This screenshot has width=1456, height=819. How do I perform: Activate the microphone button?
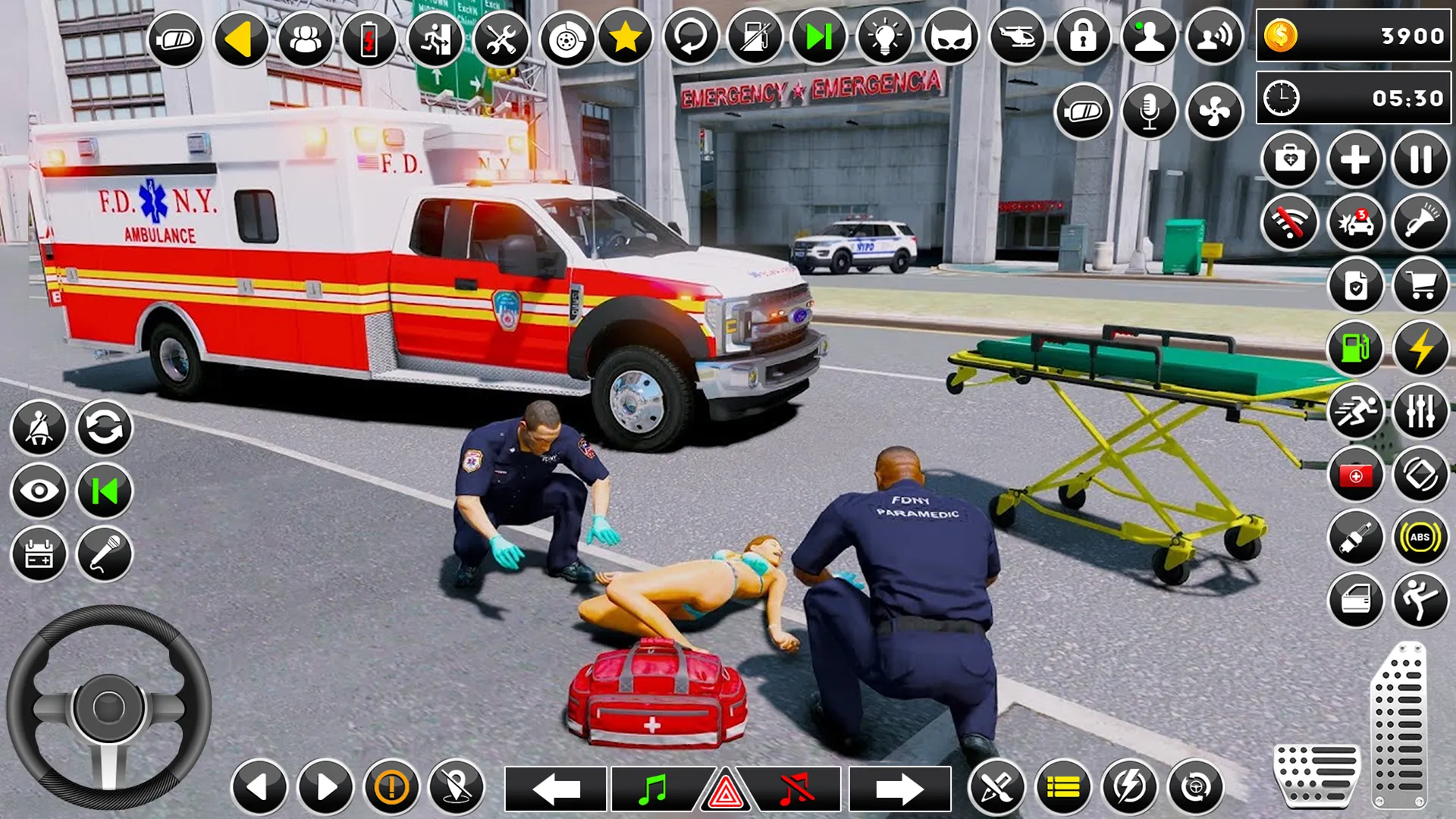[x=1148, y=111]
